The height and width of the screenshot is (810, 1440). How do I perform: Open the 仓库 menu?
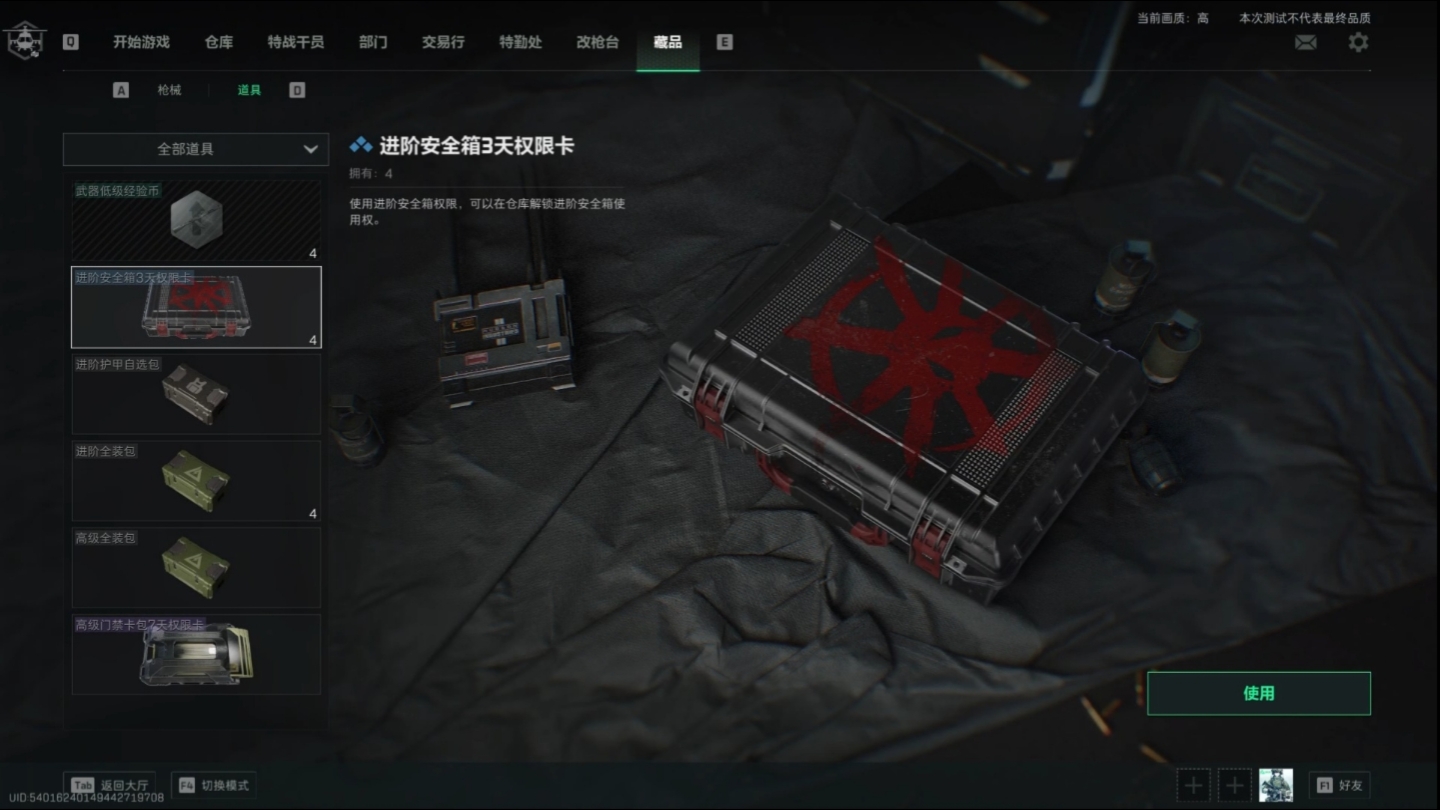pos(218,43)
